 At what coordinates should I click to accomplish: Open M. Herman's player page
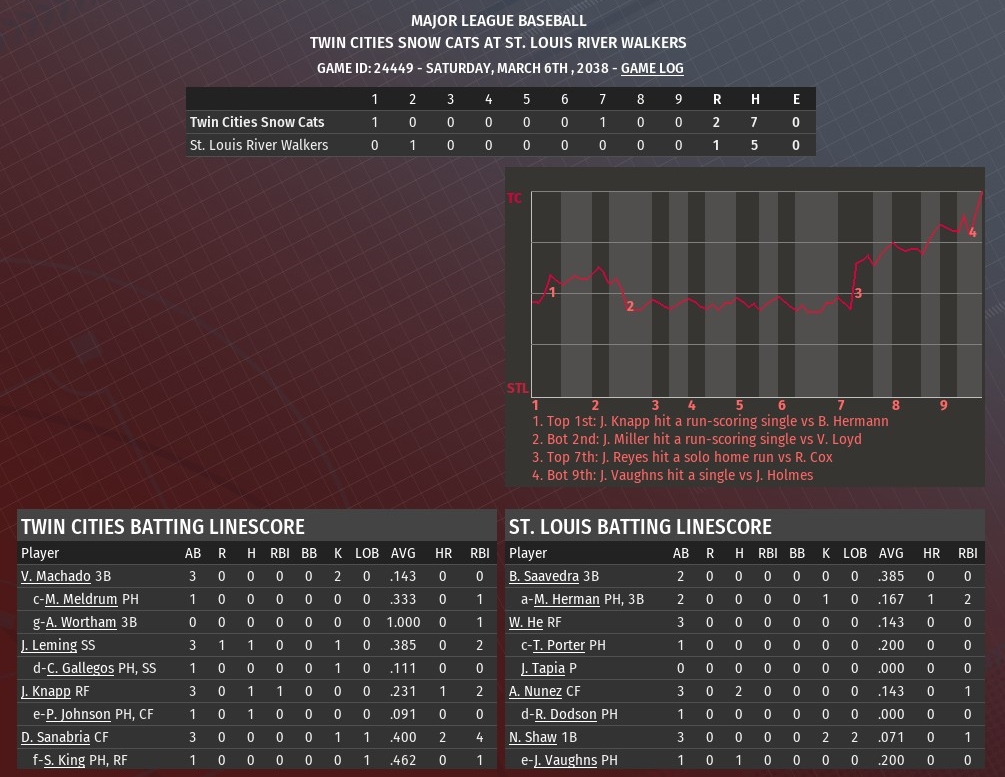pyautogui.click(x=566, y=599)
